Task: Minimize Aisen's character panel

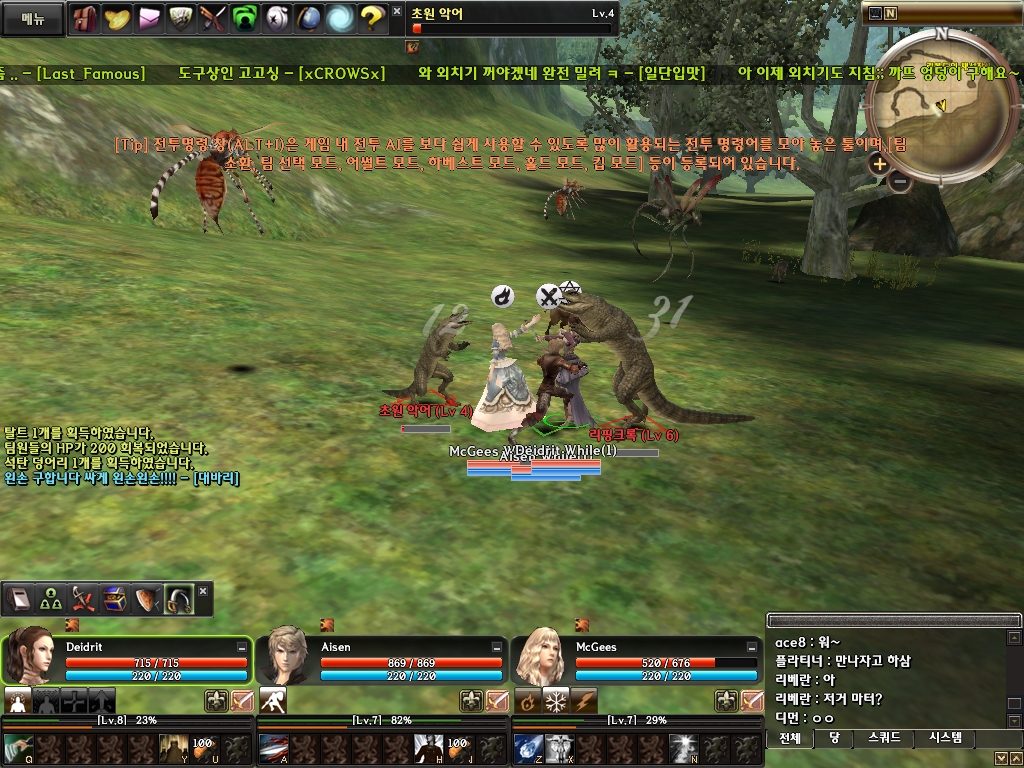Action: pyautogui.click(x=497, y=648)
